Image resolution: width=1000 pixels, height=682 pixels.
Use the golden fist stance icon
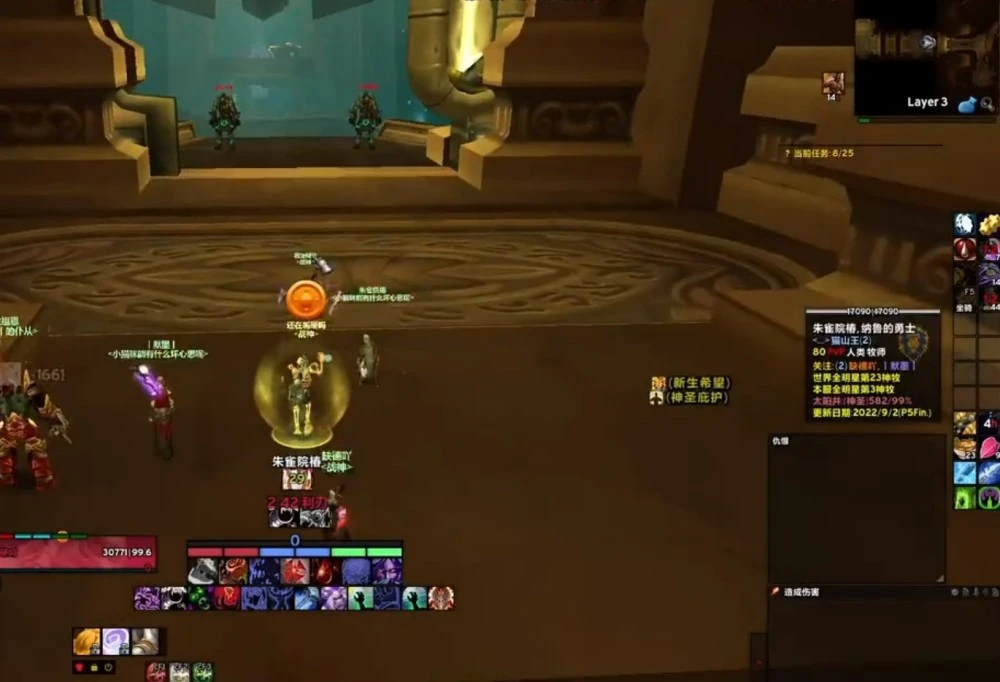(87, 641)
